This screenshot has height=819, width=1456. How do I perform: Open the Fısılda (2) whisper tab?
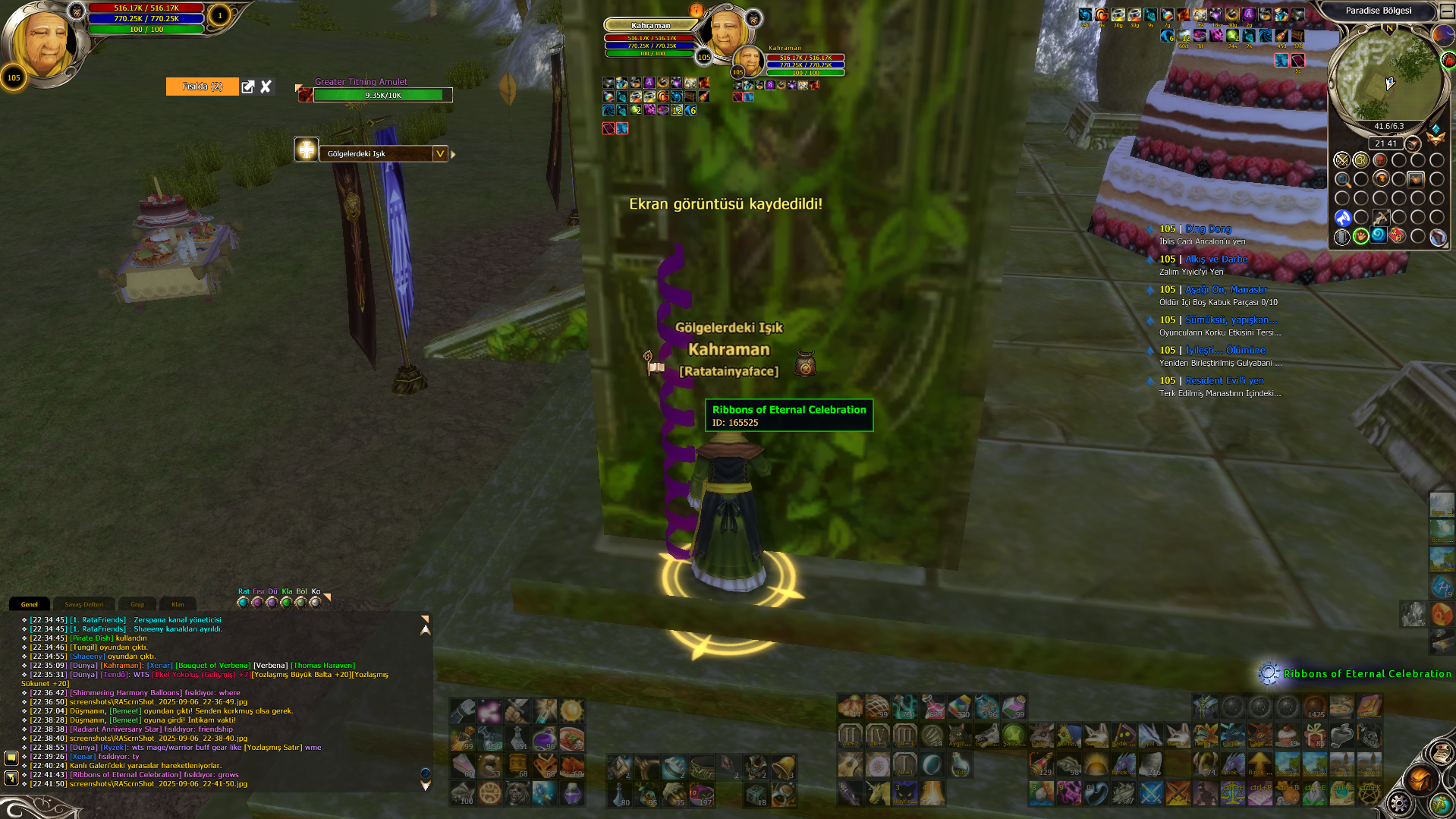tap(202, 87)
